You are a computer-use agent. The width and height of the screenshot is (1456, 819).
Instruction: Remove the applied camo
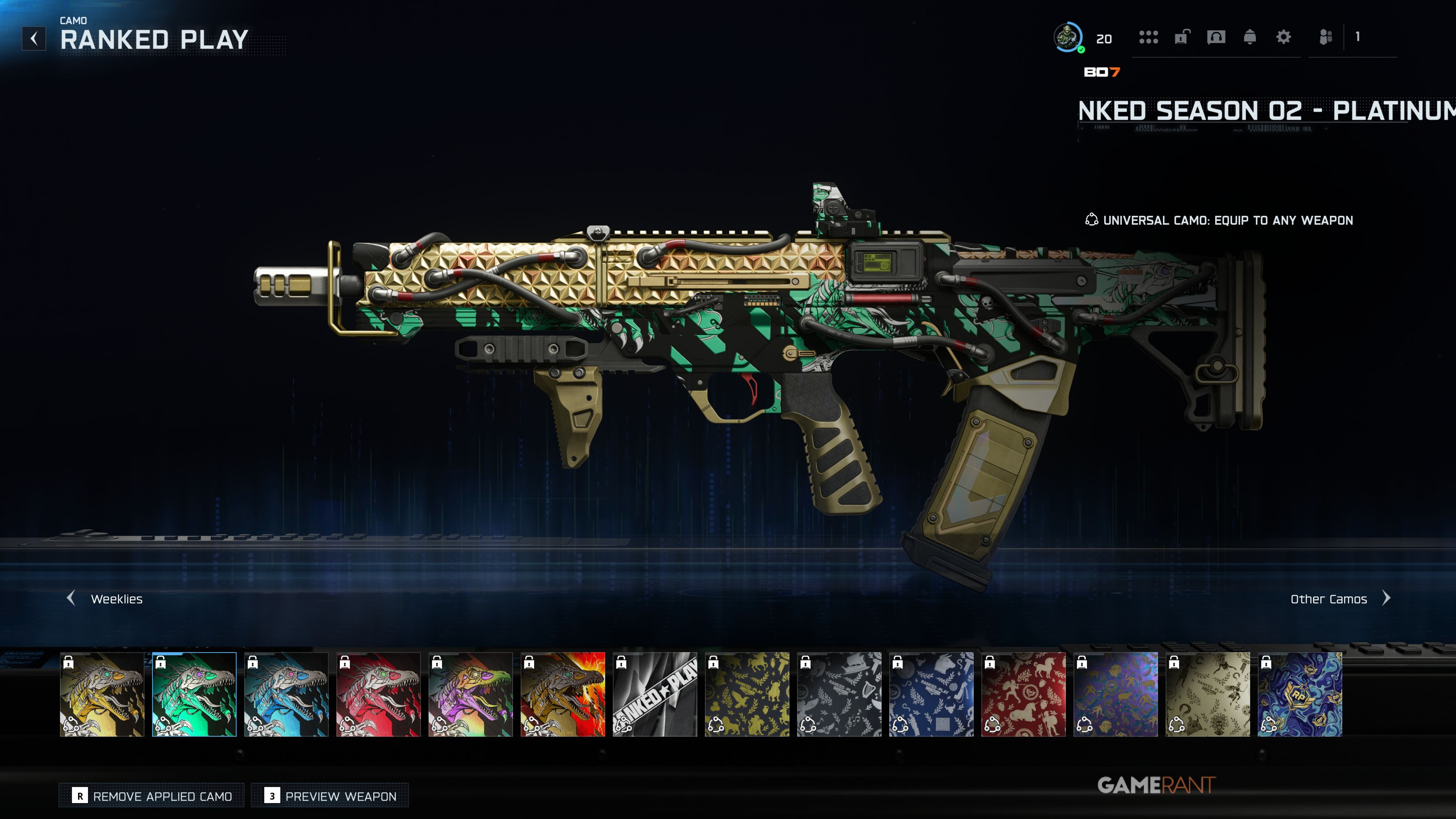coord(152,796)
